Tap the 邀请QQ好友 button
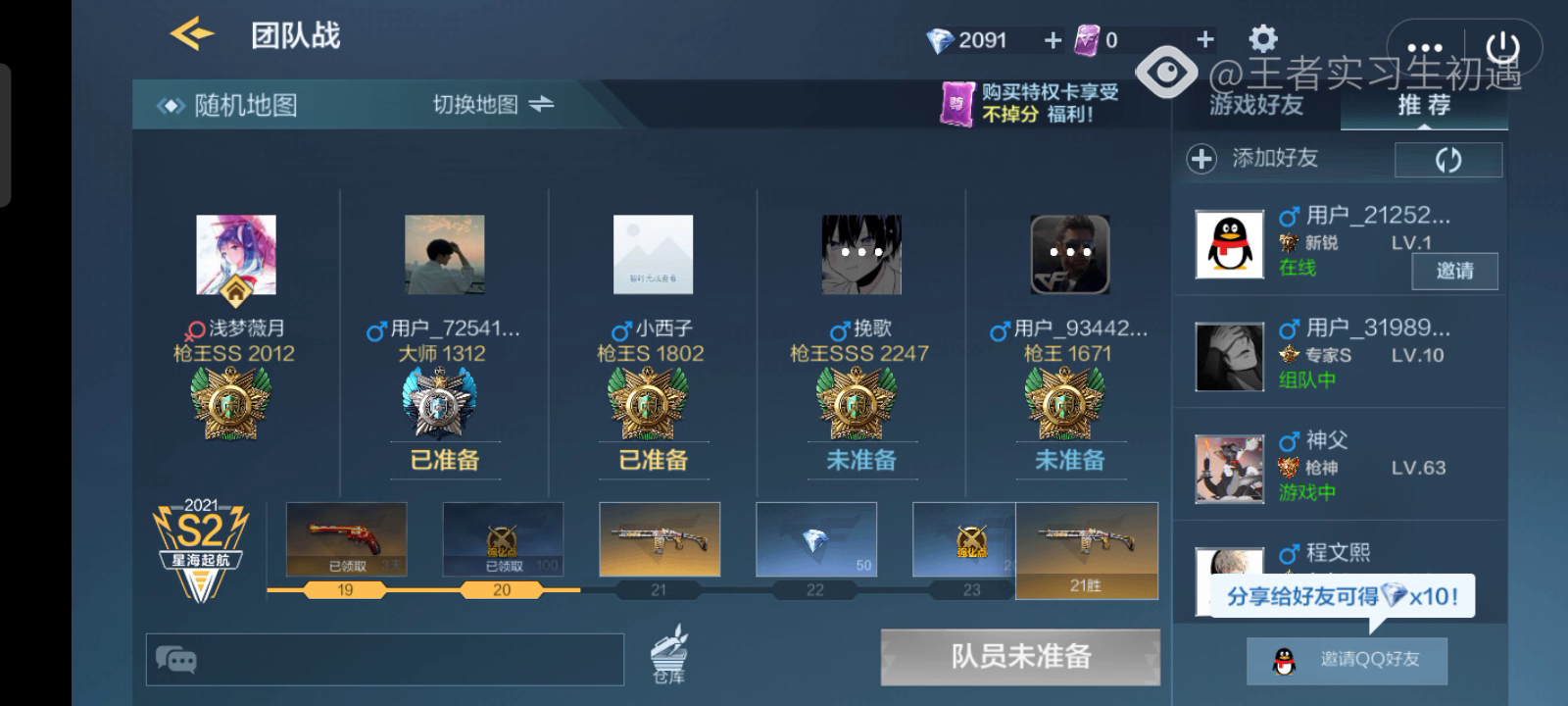Image resolution: width=1568 pixels, height=706 pixels. (x=1347, y=660)
